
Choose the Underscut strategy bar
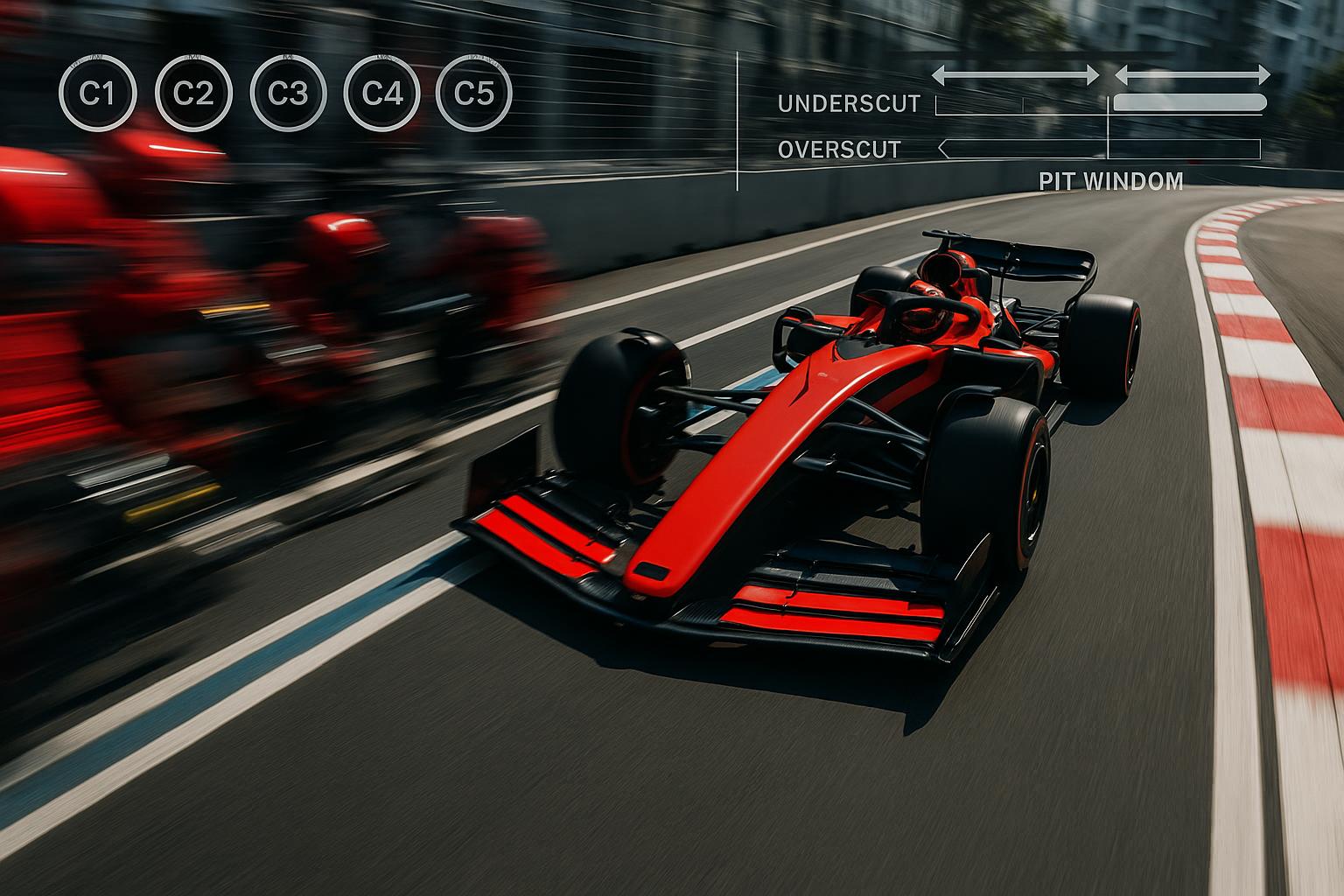coord(1101,104)
